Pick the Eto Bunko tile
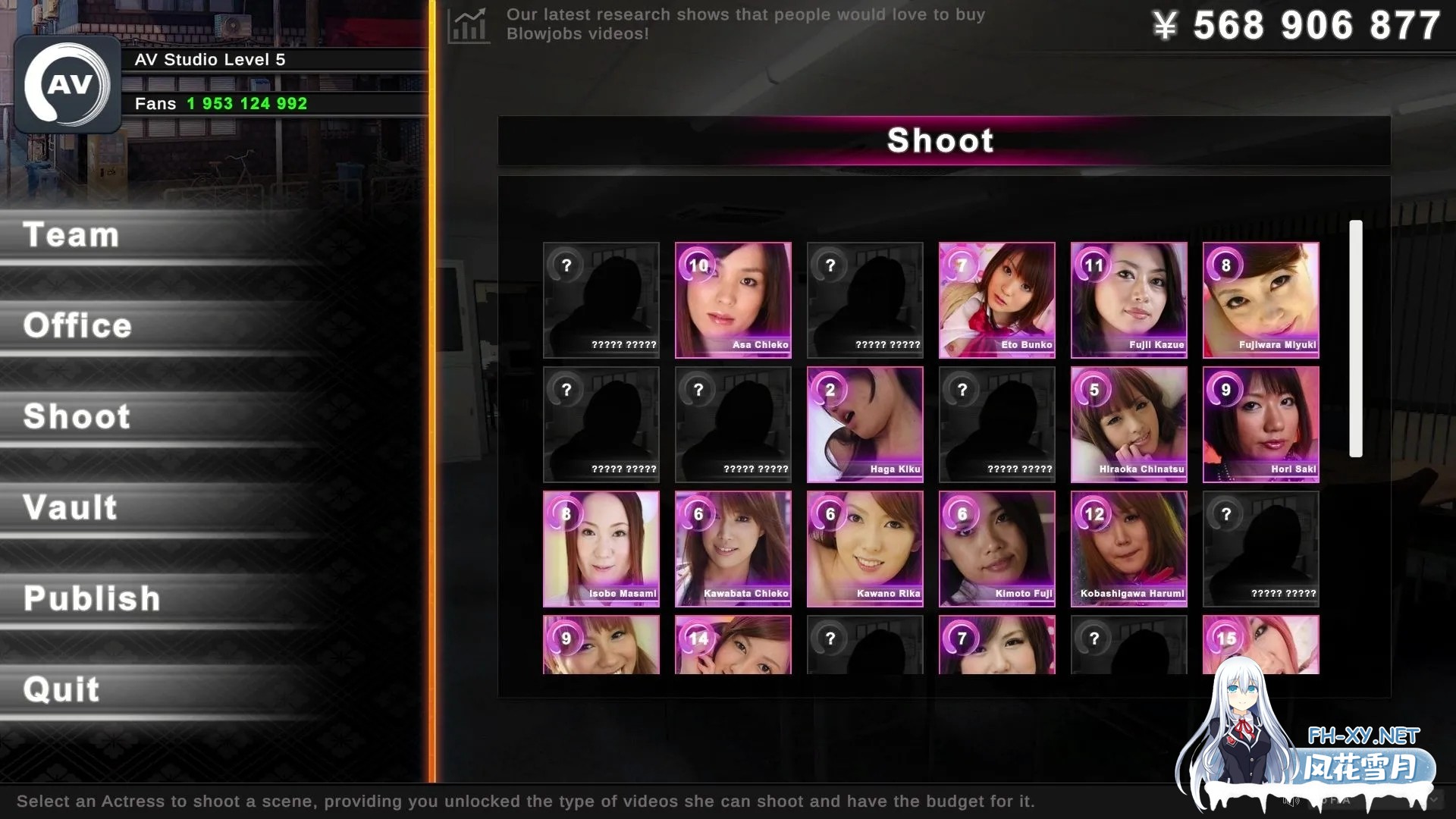1456x819 pixels. coord(996,300)
